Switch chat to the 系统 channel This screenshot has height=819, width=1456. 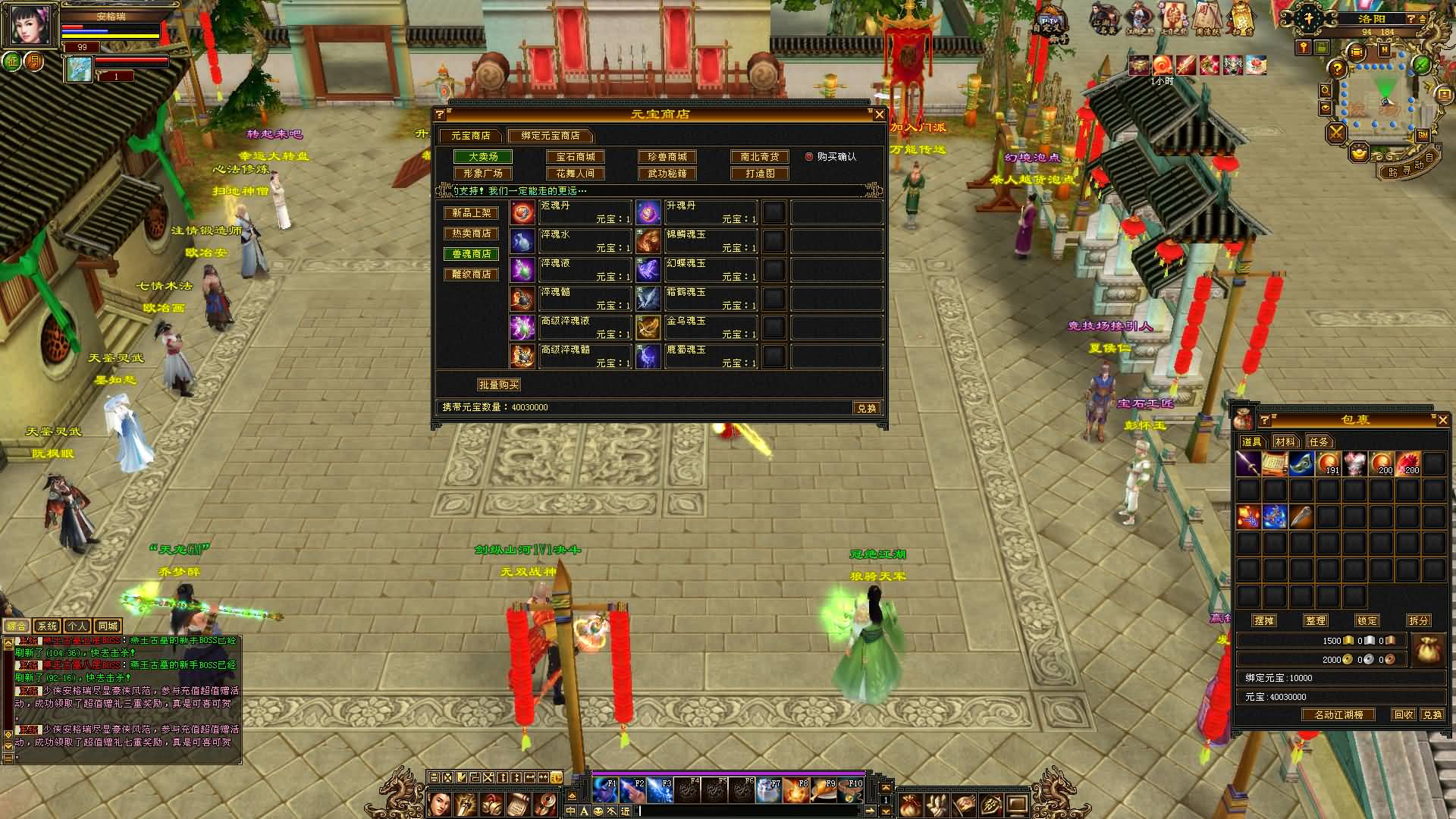point(47,626)
